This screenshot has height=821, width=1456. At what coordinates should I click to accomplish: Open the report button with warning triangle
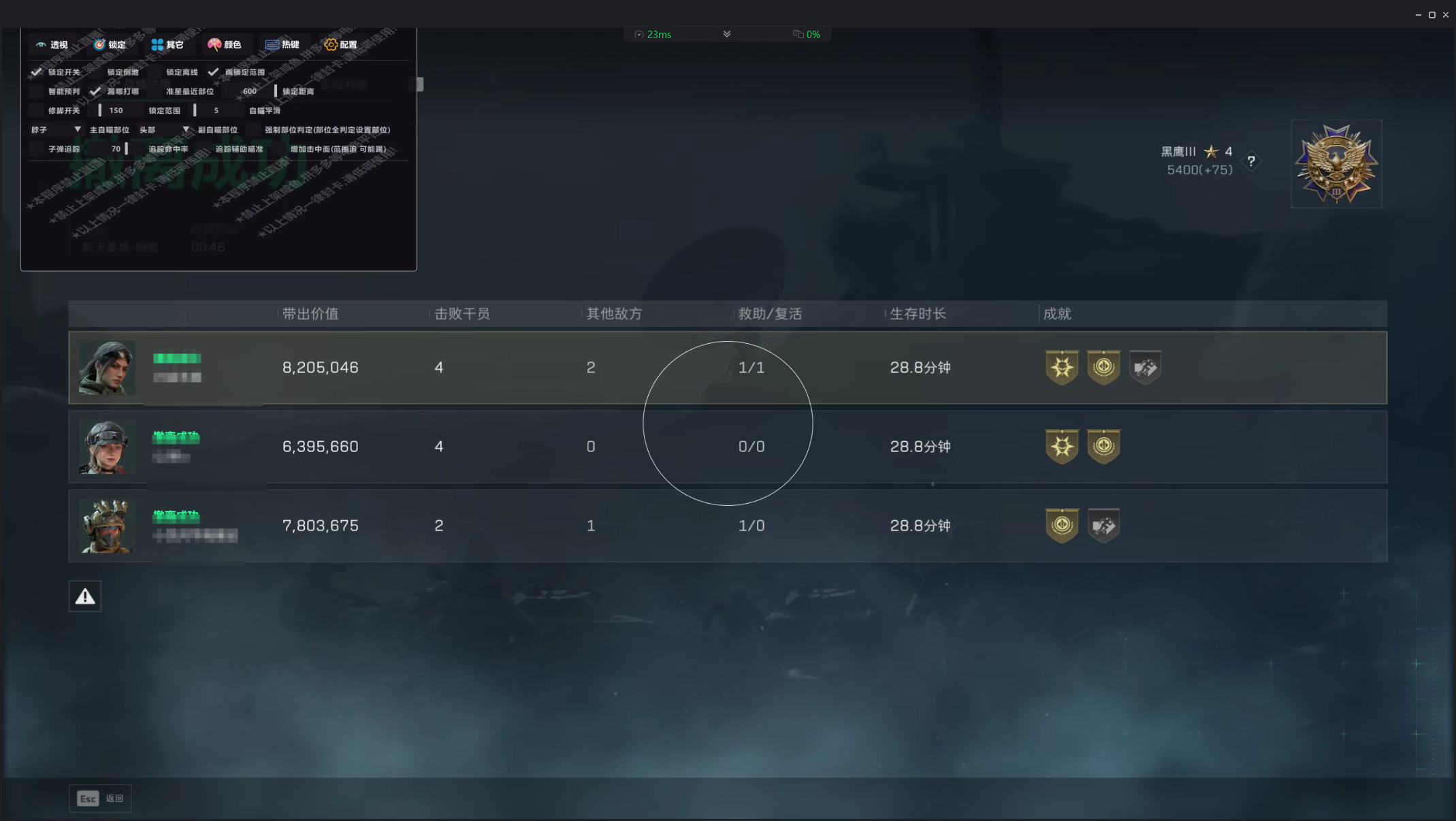[85, 596]
